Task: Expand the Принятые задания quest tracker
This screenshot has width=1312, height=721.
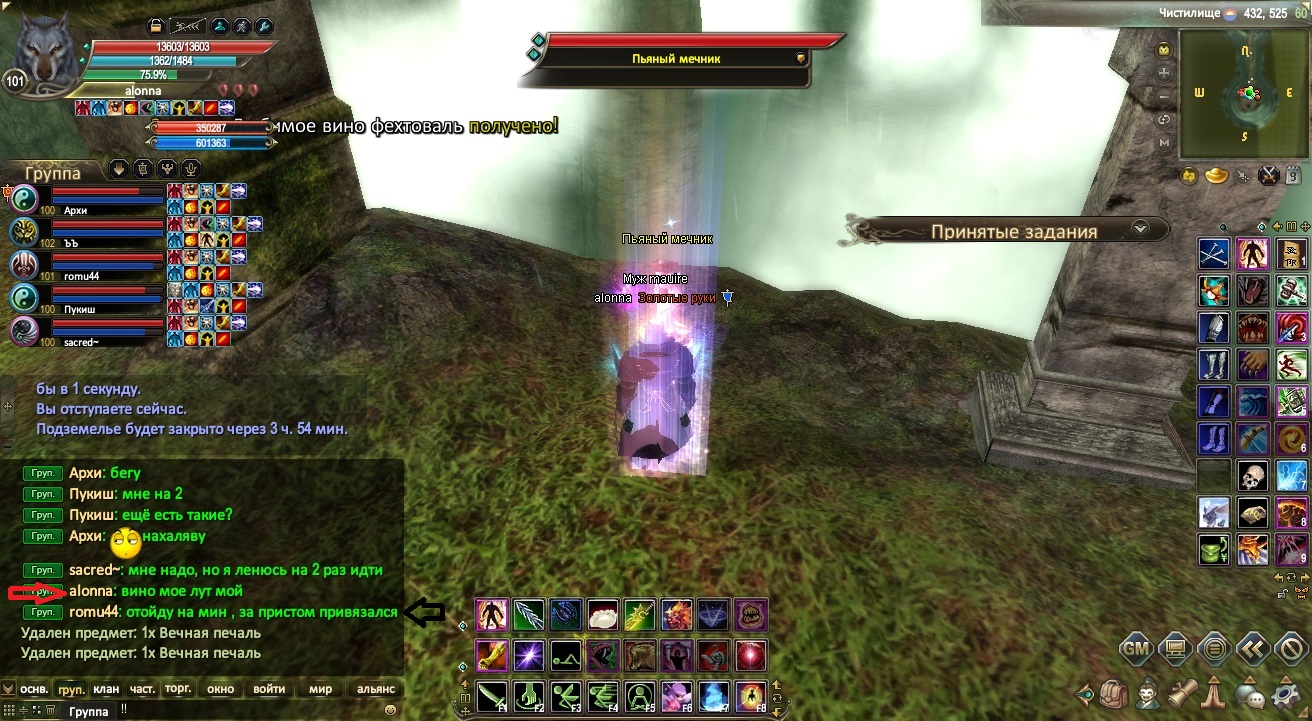Action: click(x=1139, y=230)
